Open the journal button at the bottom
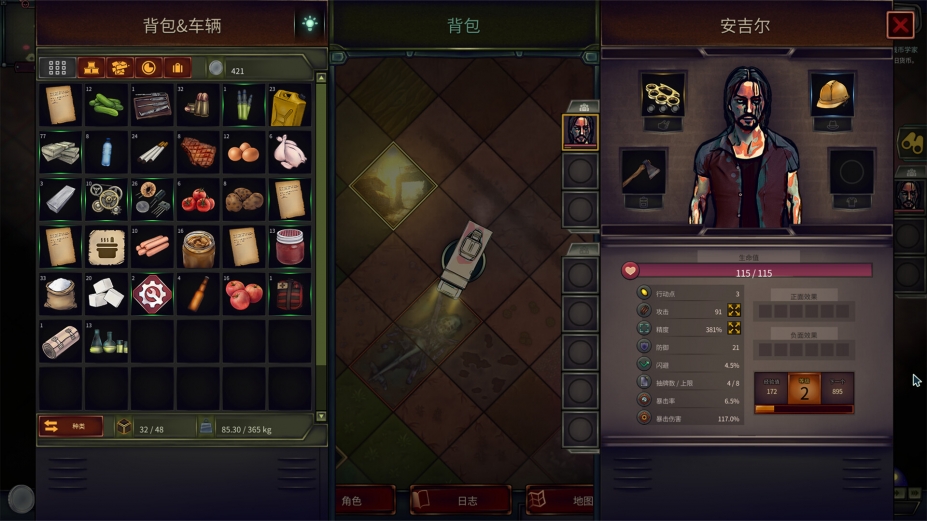This screenshot has height=521, width=927. 460,500
